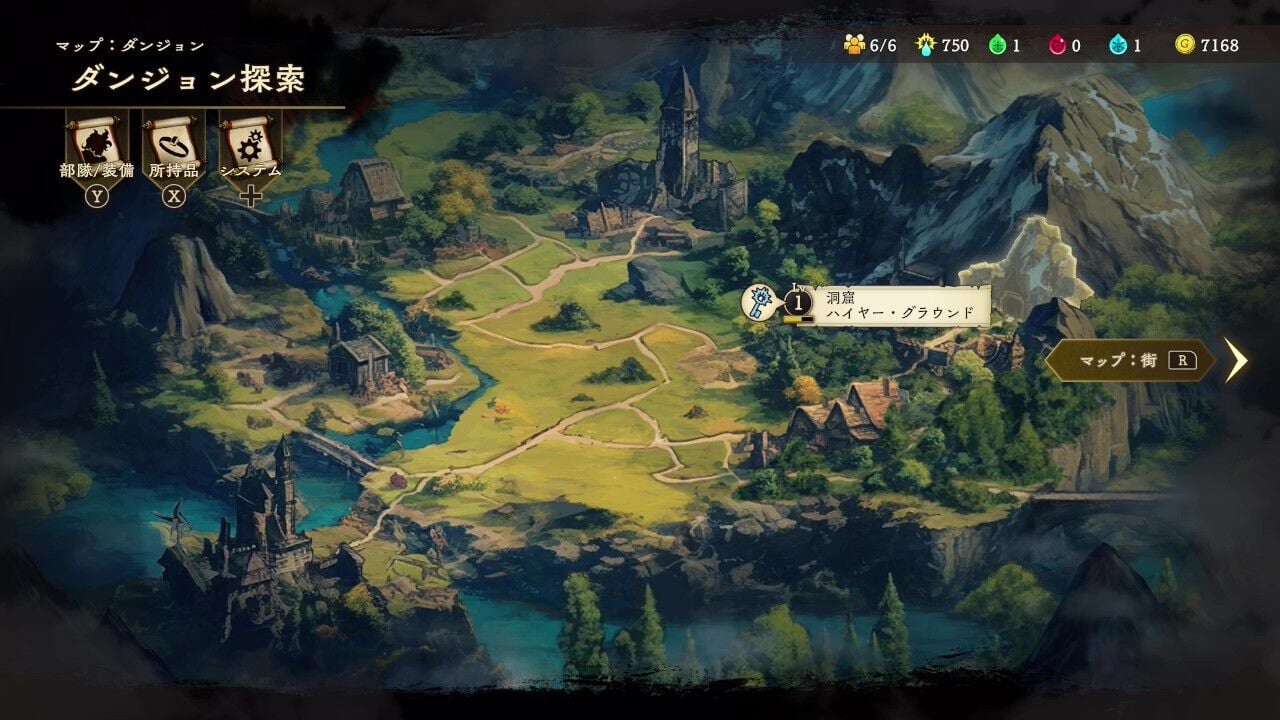The height and width of the screenshot is (720, 1280).
Task: Click the green droplet resource icon
Action: coord(996,44)
